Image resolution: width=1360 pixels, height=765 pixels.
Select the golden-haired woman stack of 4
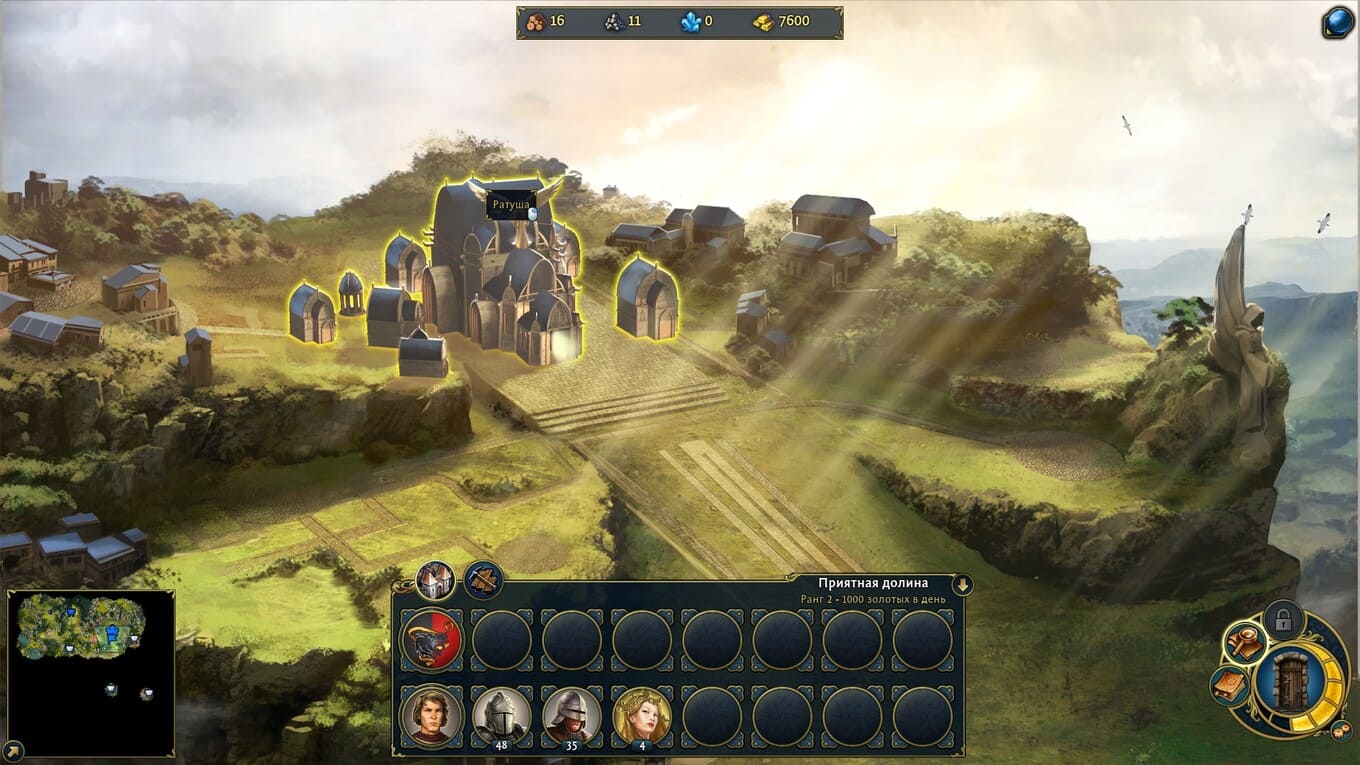click(642, 716)
